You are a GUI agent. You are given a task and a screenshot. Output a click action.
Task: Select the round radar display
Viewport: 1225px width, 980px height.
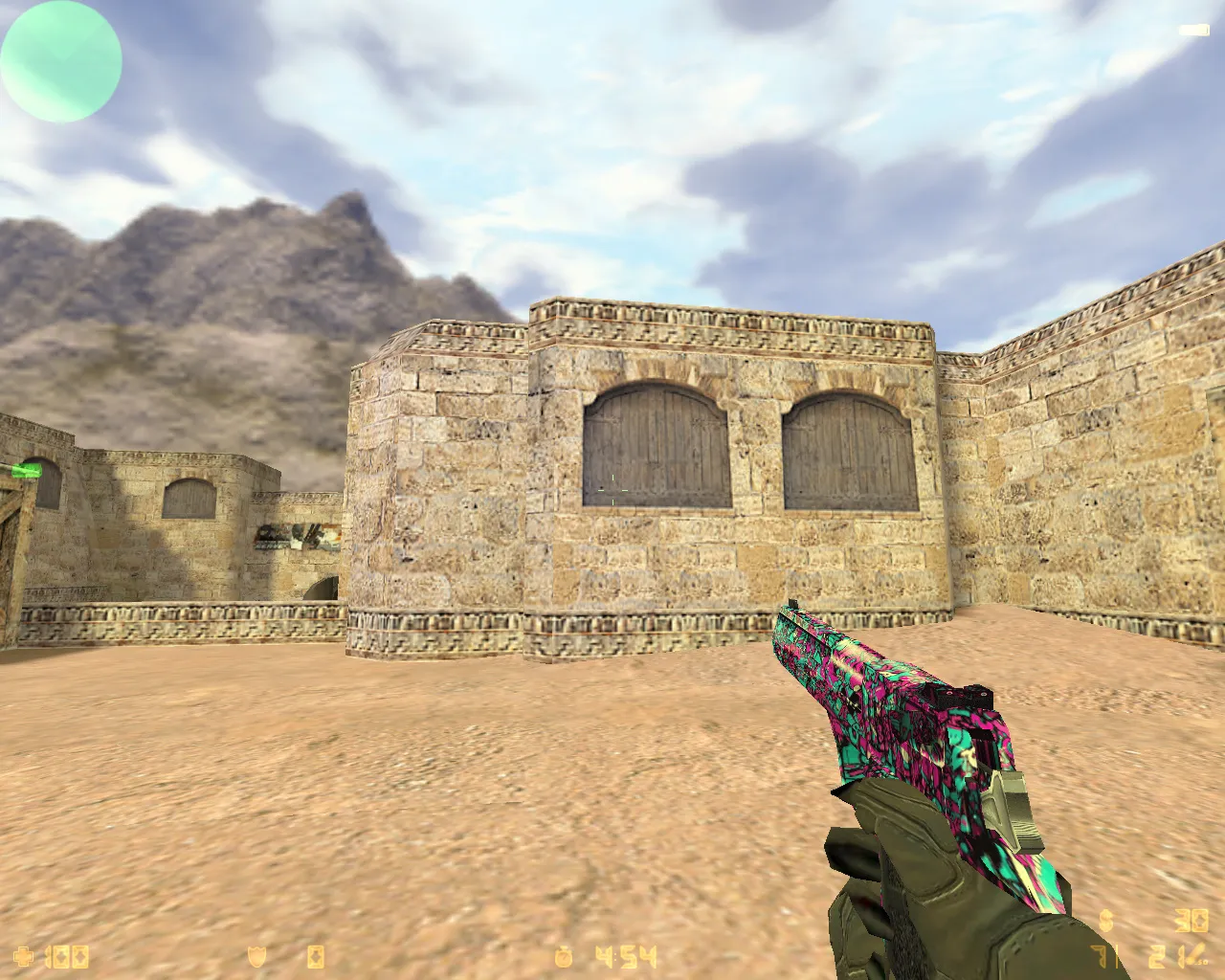pos(61,61)
